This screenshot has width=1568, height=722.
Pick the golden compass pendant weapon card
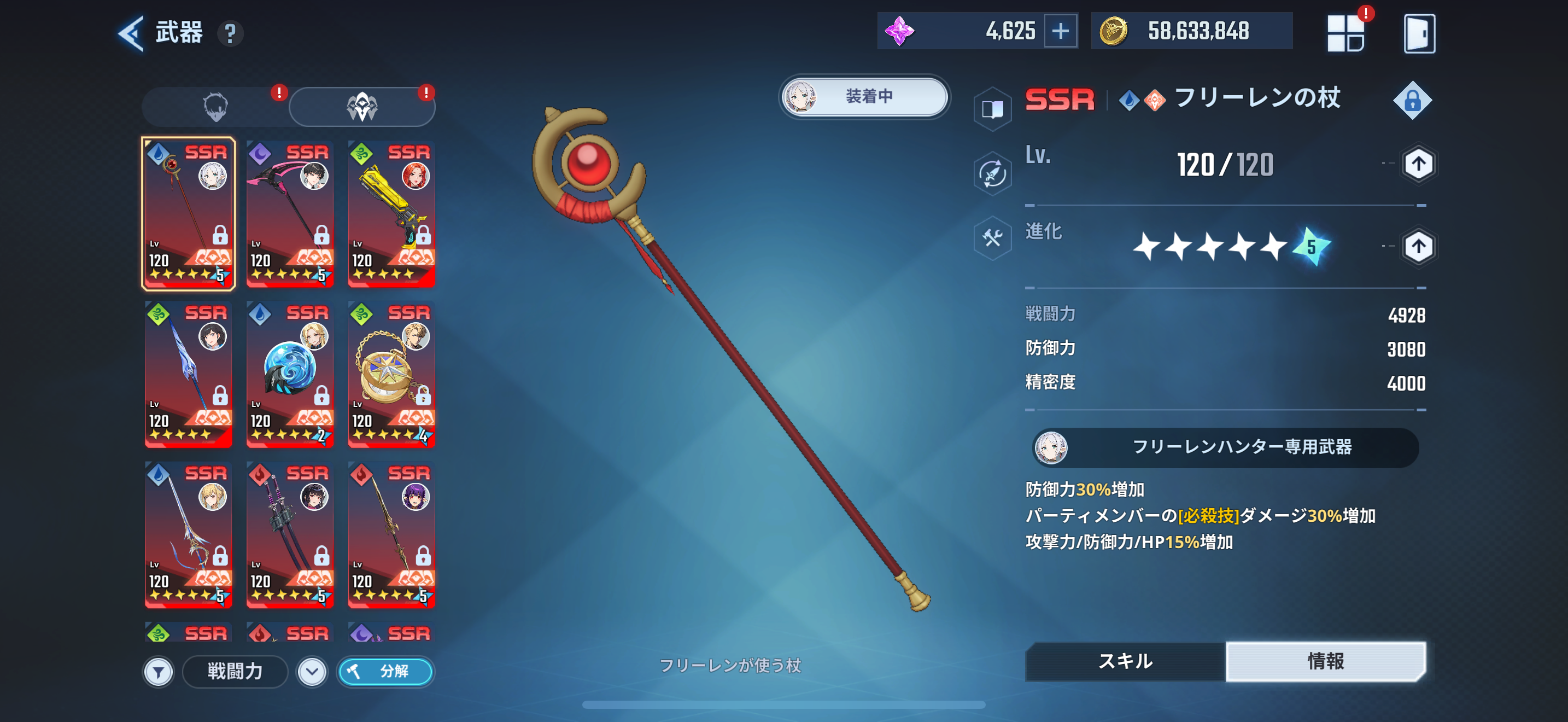point(391,374)
